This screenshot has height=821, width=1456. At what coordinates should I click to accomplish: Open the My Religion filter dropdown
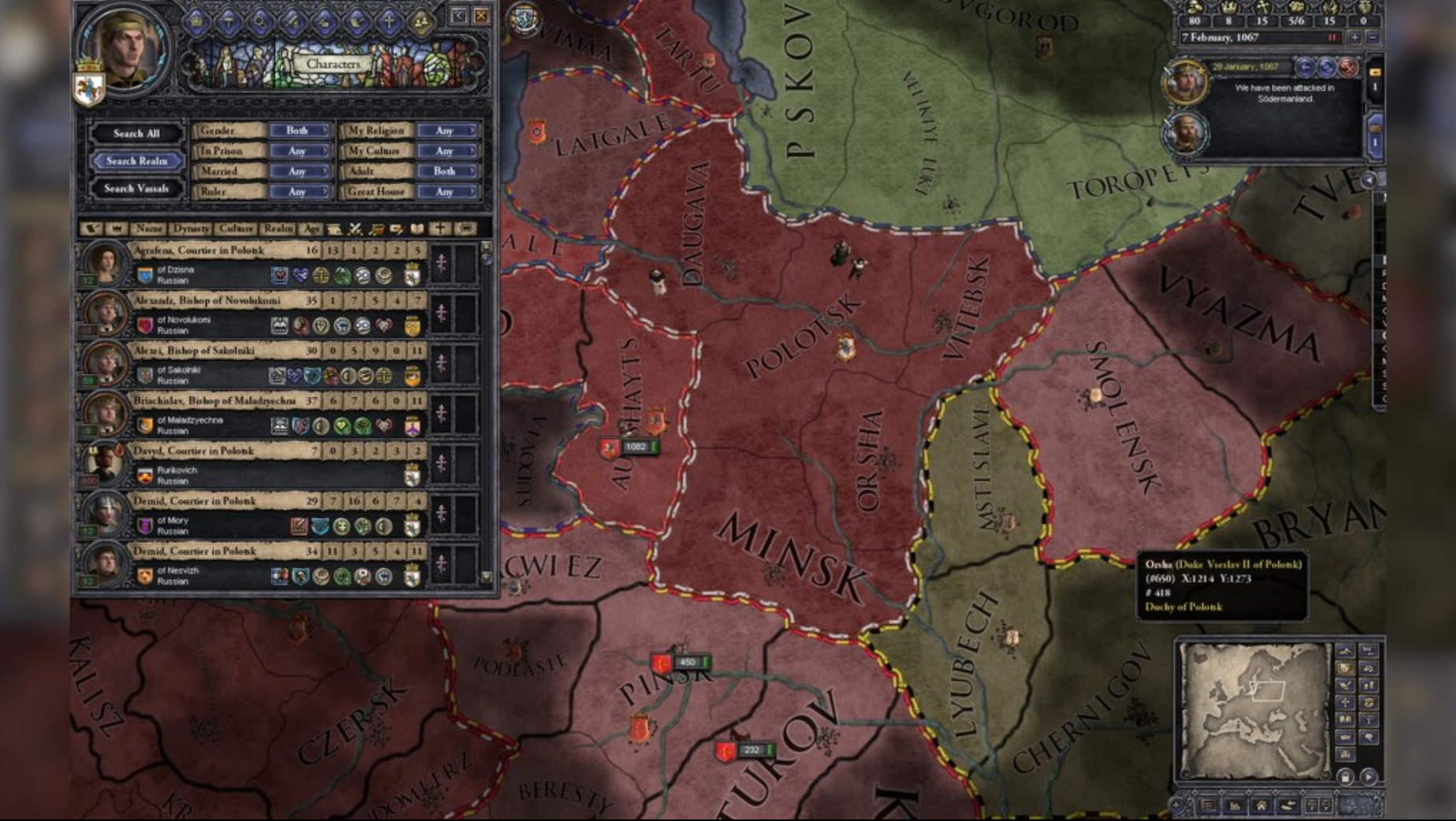pos(446,132)
